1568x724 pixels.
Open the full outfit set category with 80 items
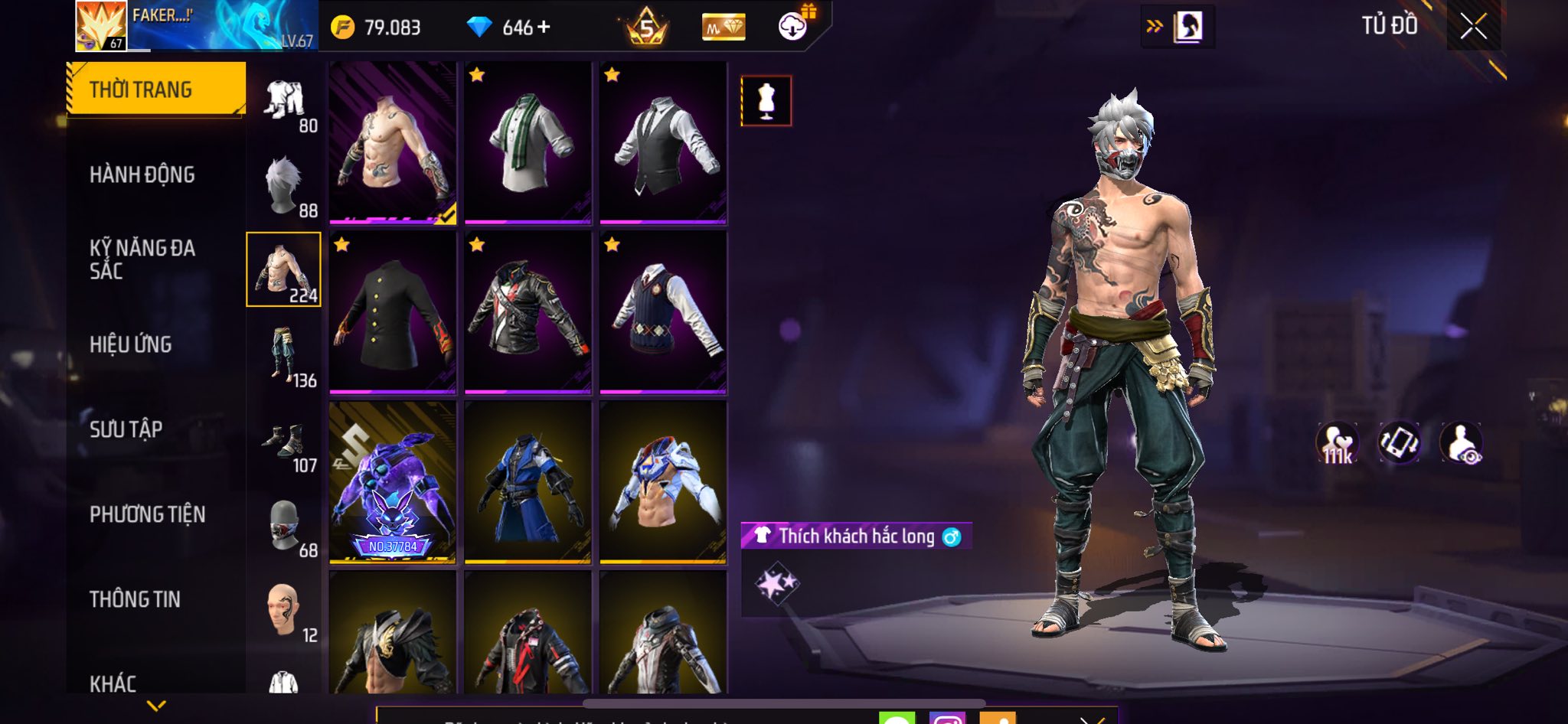click(285, 102)
